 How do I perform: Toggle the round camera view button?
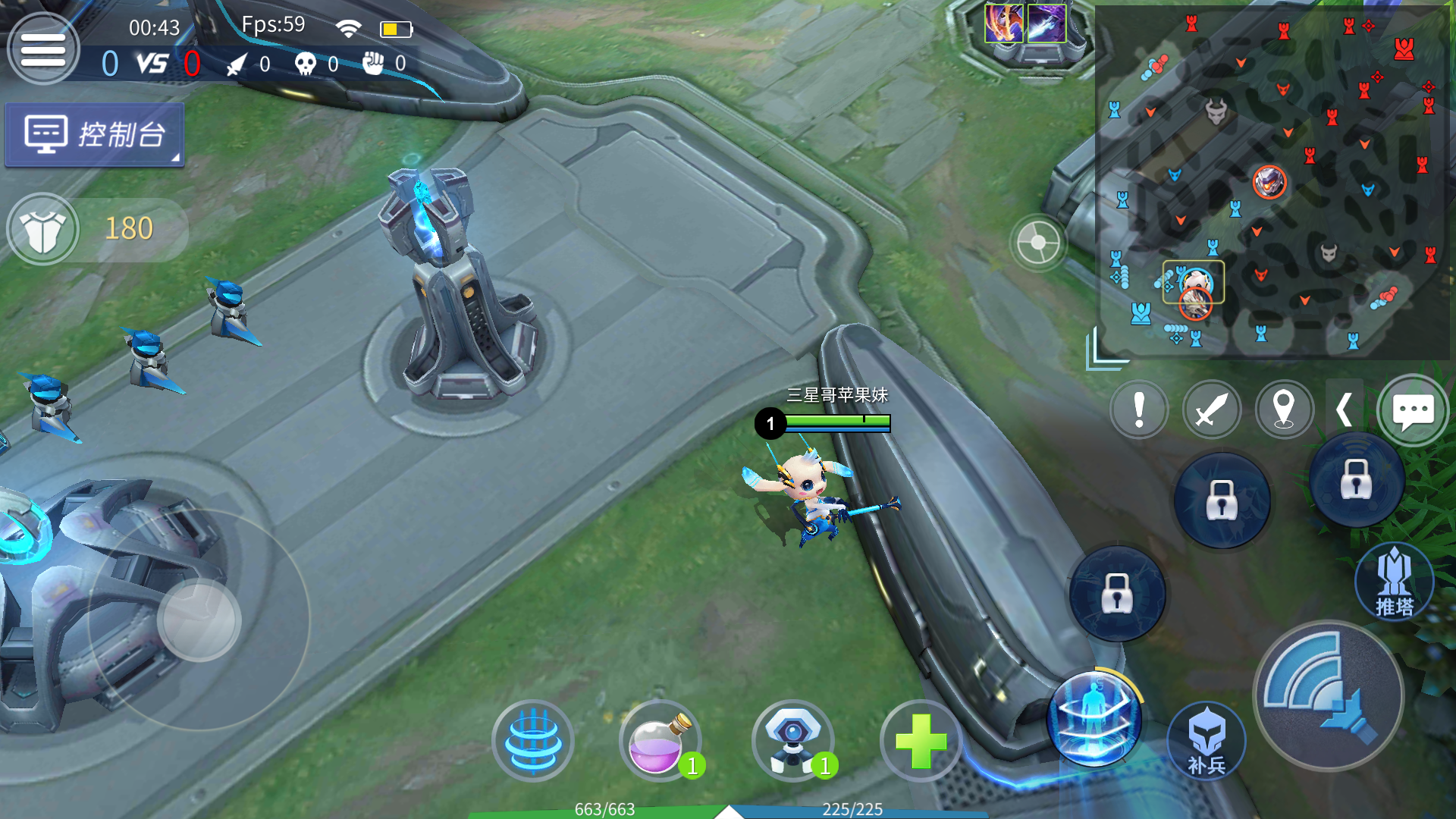point(1038,244)
